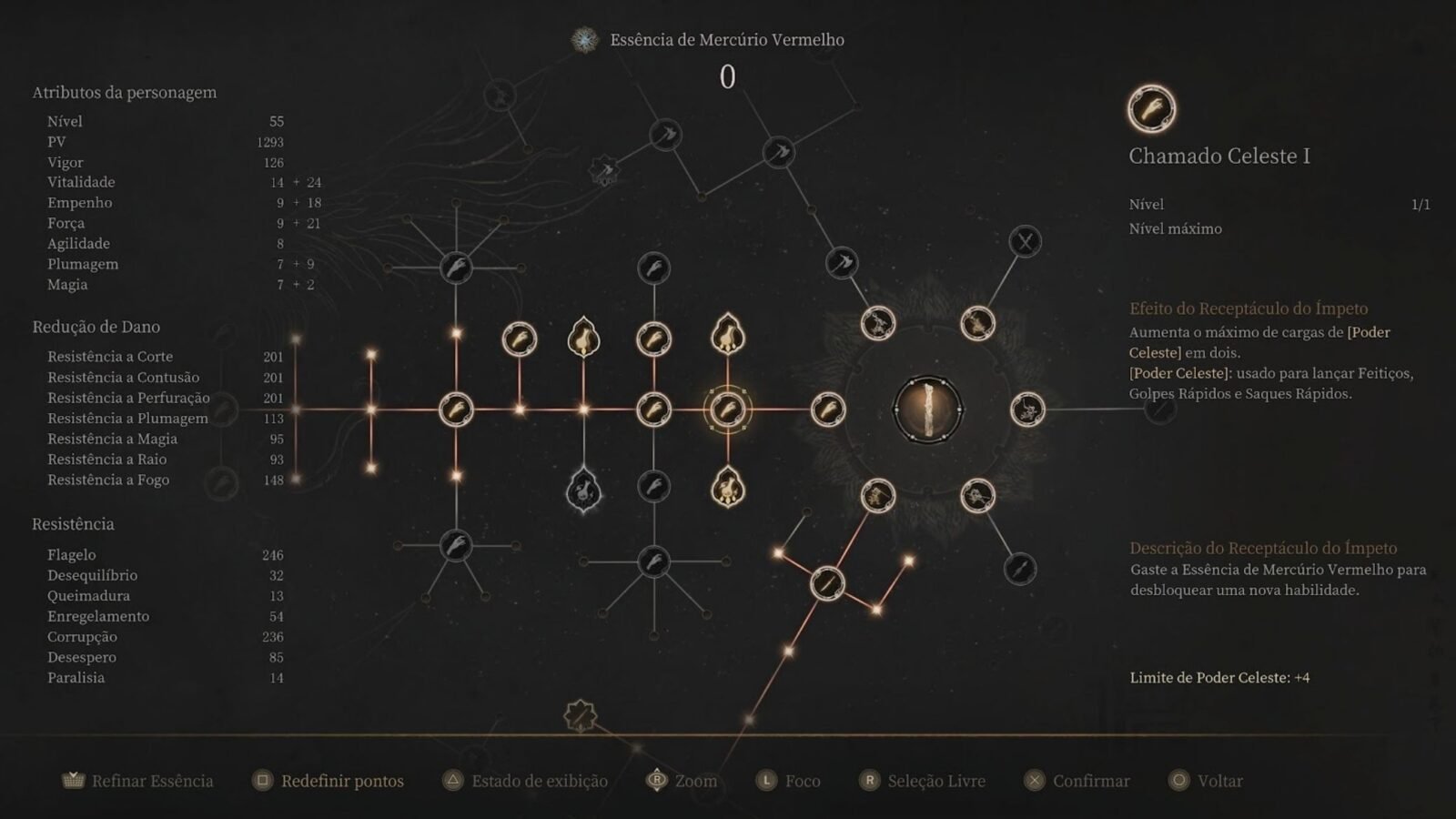Image resolution: width=1456 pixels, height=819 pixels.
Task: Select the unlocked spear node on glowing branch
Action: (x=826, y=582)
